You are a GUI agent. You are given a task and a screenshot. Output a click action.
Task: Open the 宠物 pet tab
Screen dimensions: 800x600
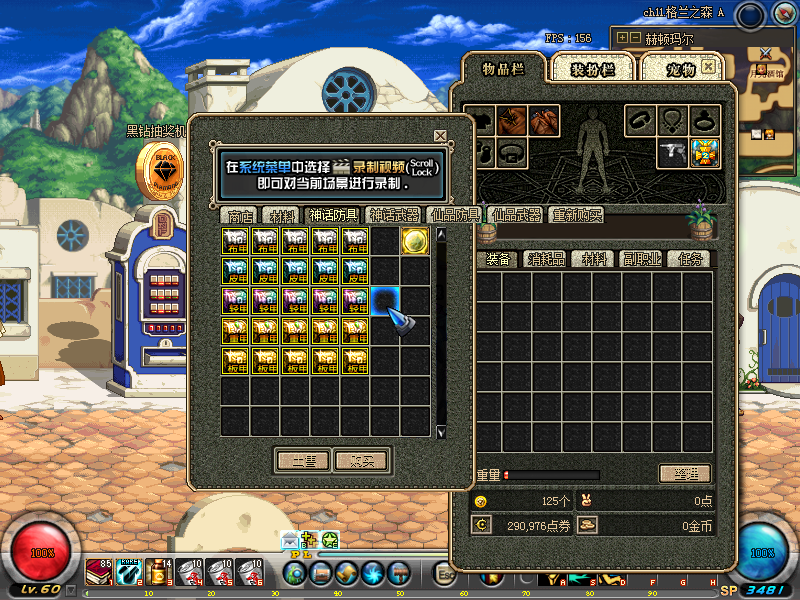click(679, 68)
